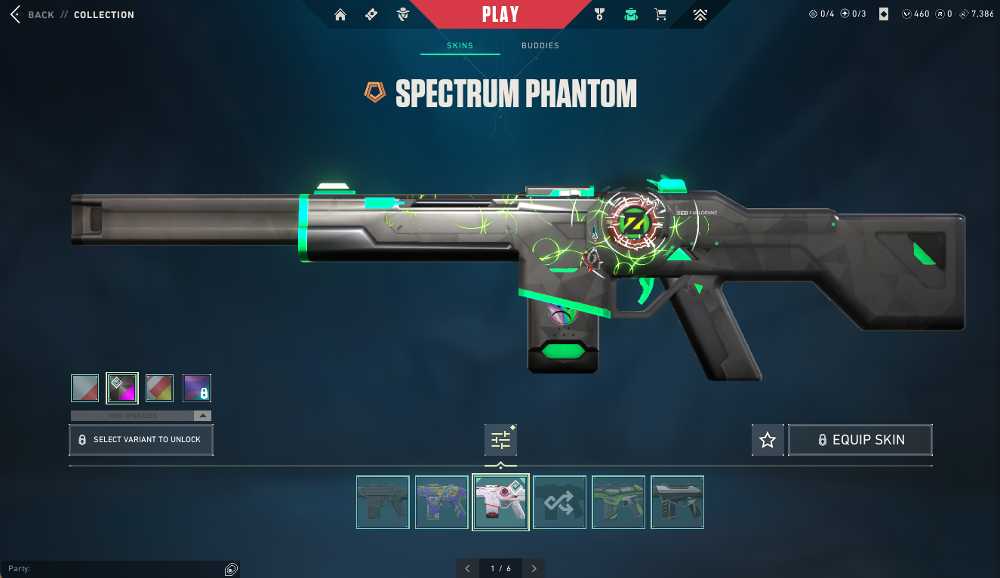
Task: Choose the black and magenta variant swatch
Action: pyautogui.click(x=122, y=388)
